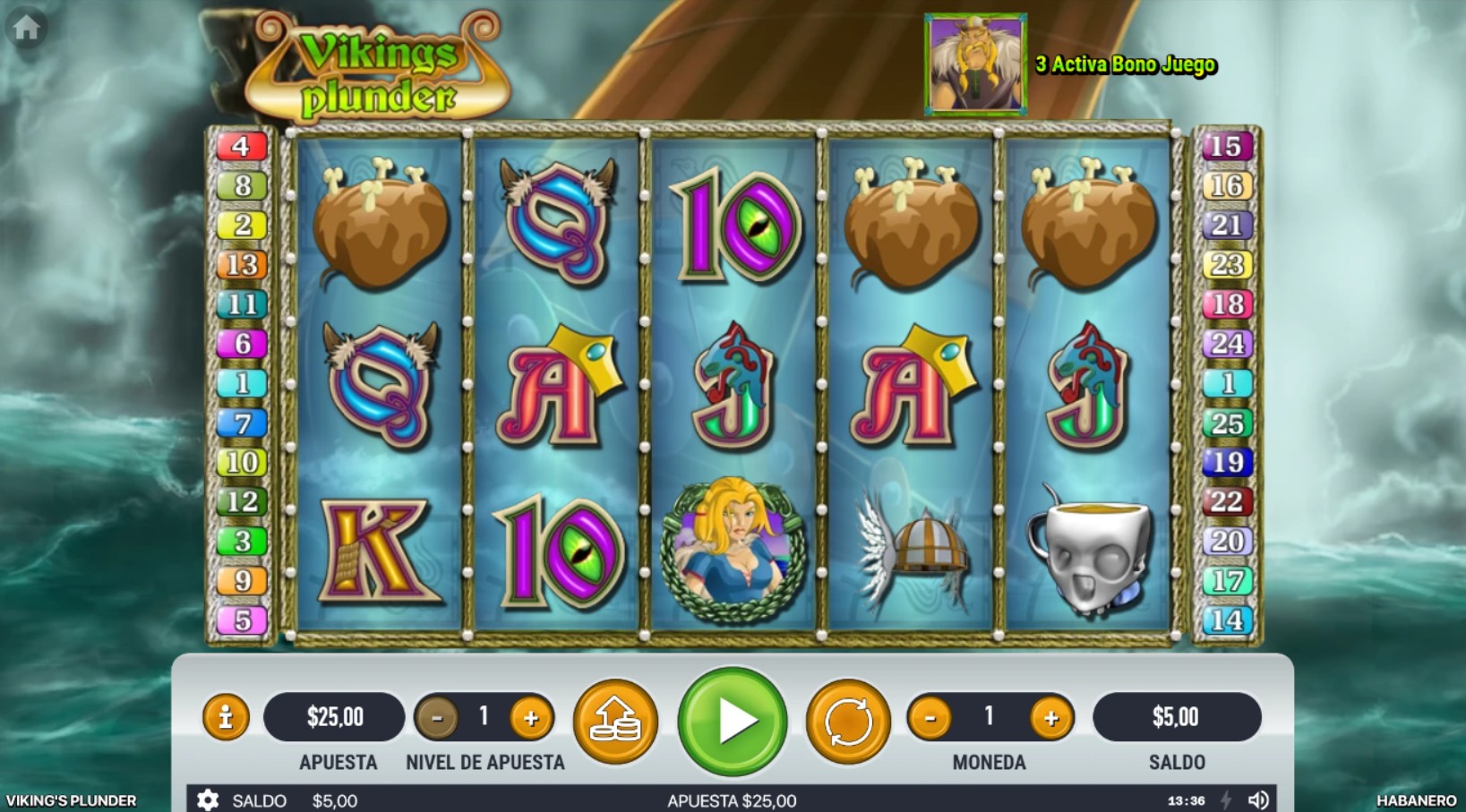1466x812 pixels.
Task: Open the game paytable info icon
Action: point(227,717)
